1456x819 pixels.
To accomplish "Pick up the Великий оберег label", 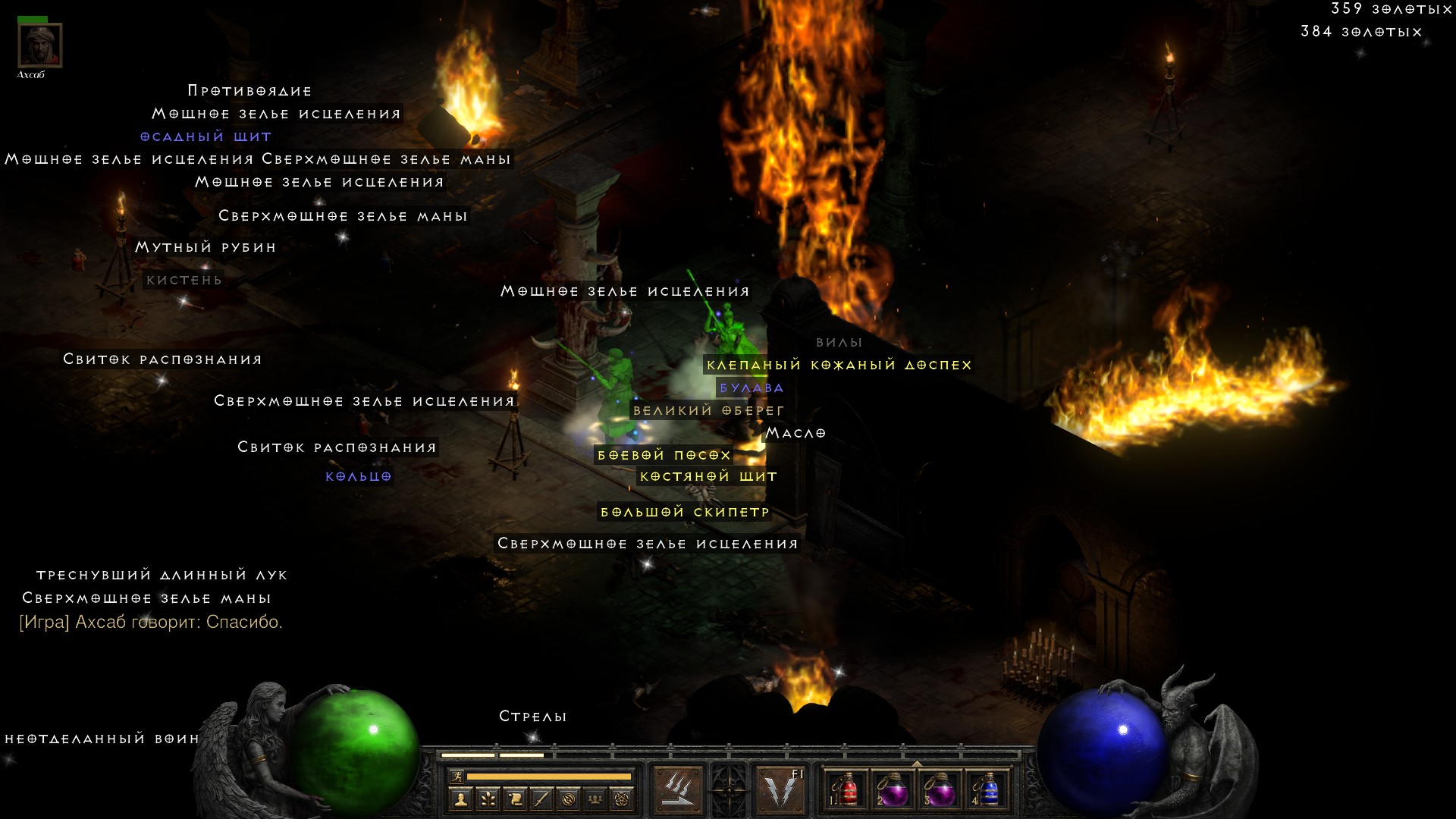I will tap(708, 410).
